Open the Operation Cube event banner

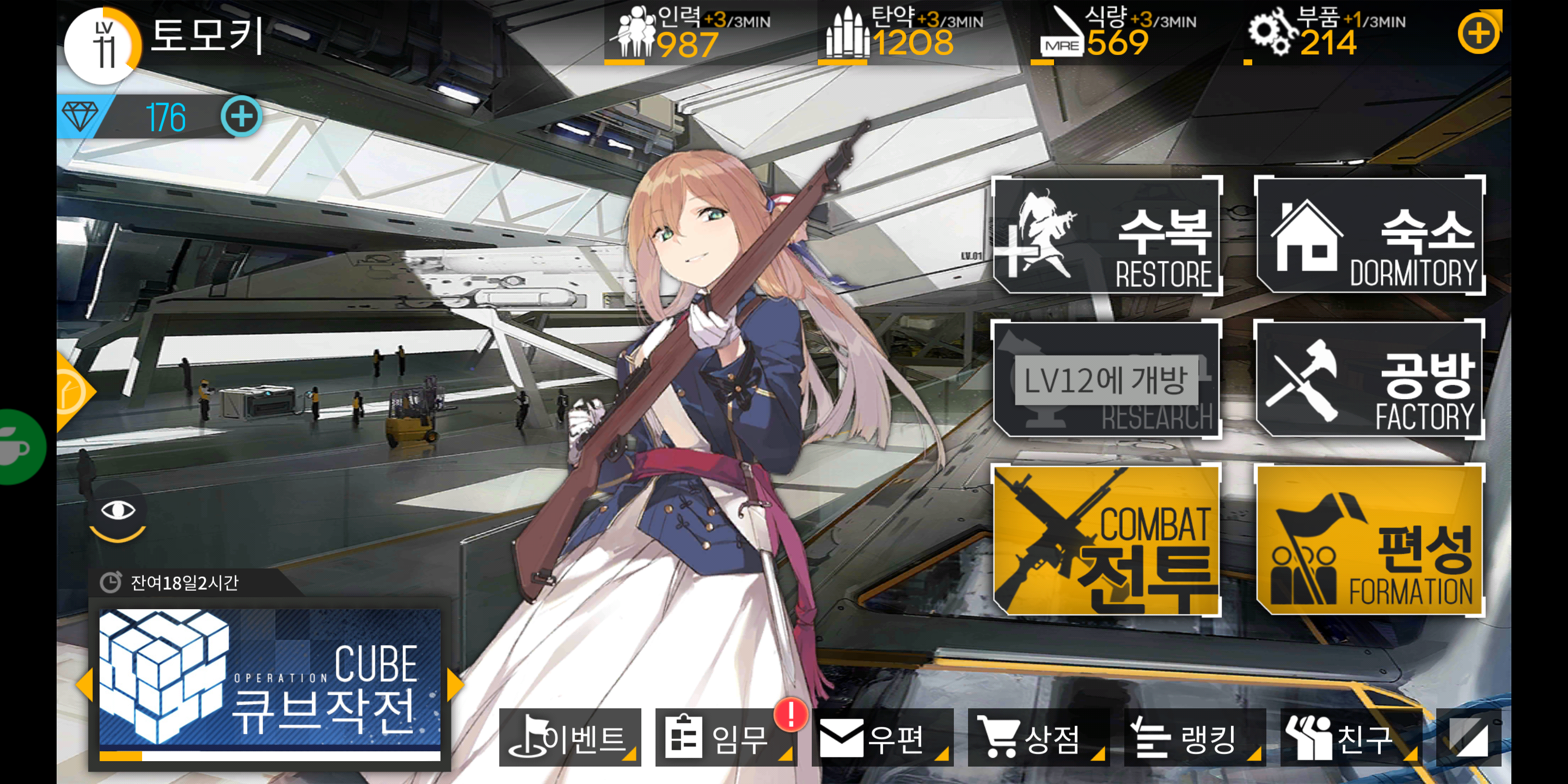(x=269, y=683)
